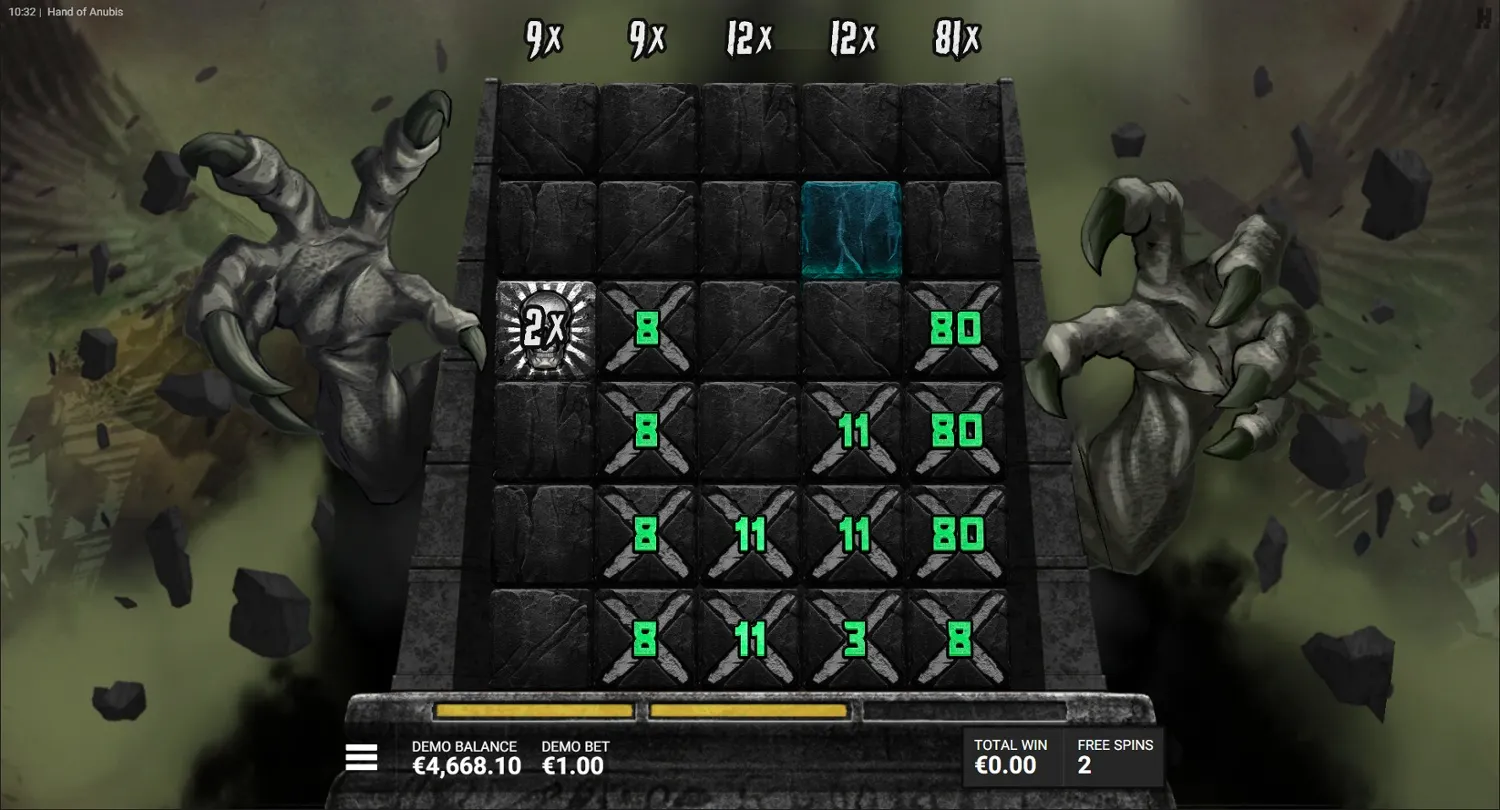Click the glowing blue crystal tile
Viewport: 1500px width, 810px height.
pyautogui.click(x=851, y=228)
